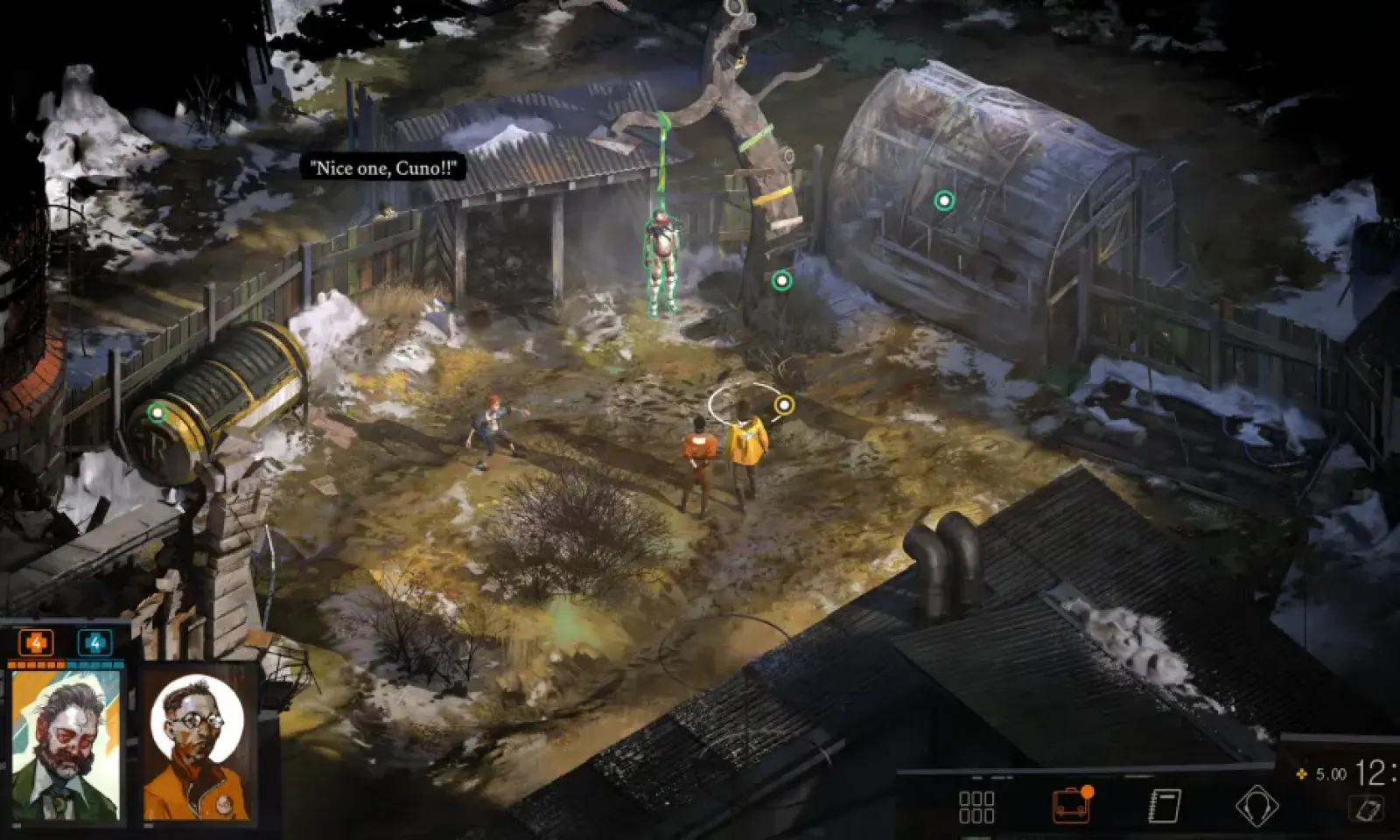Open the Thought Cabinet head icon
1400x840 pixels.
click(1256, 806)
